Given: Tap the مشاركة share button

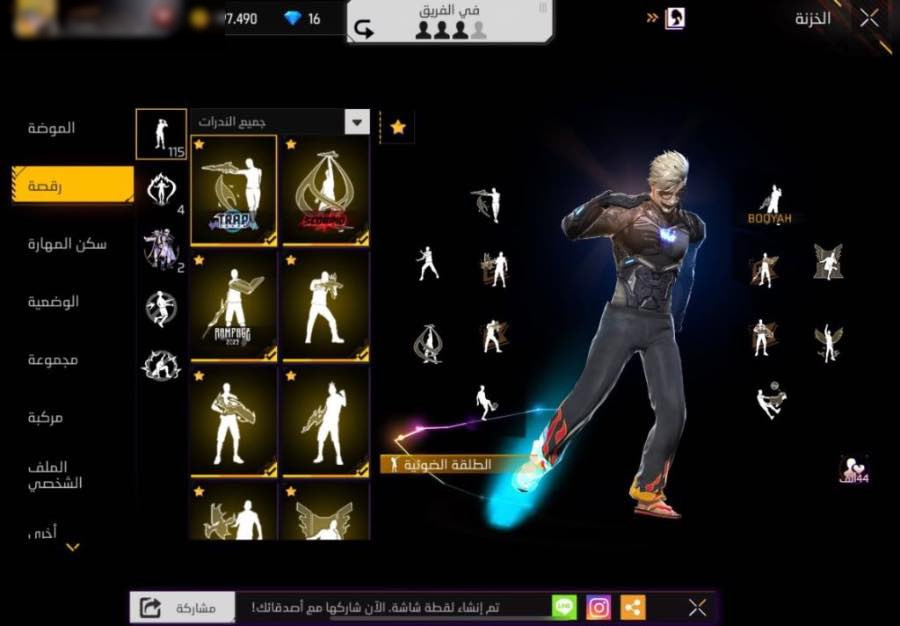Looking at the screenshot, I should [182, 607].
